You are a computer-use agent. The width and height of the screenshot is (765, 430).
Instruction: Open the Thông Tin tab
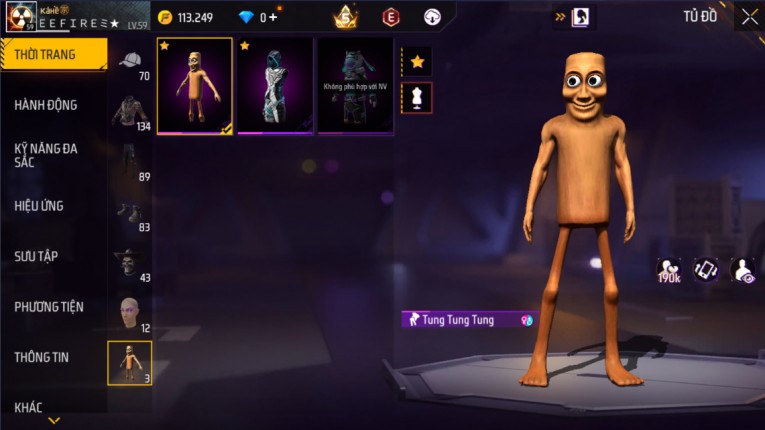point(42,357)
